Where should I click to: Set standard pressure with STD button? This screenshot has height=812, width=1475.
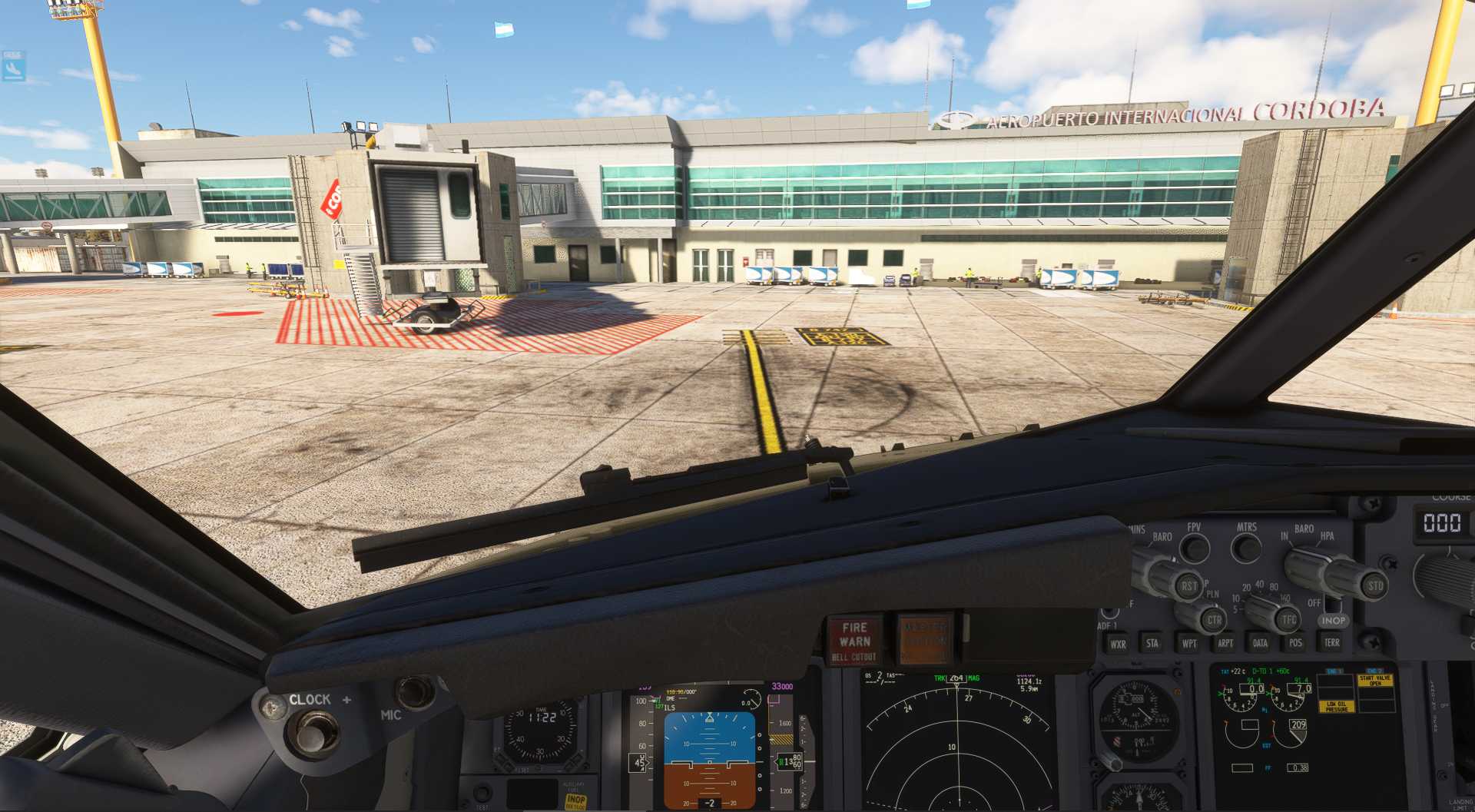pyautogui.click(x=1374, y=585)
